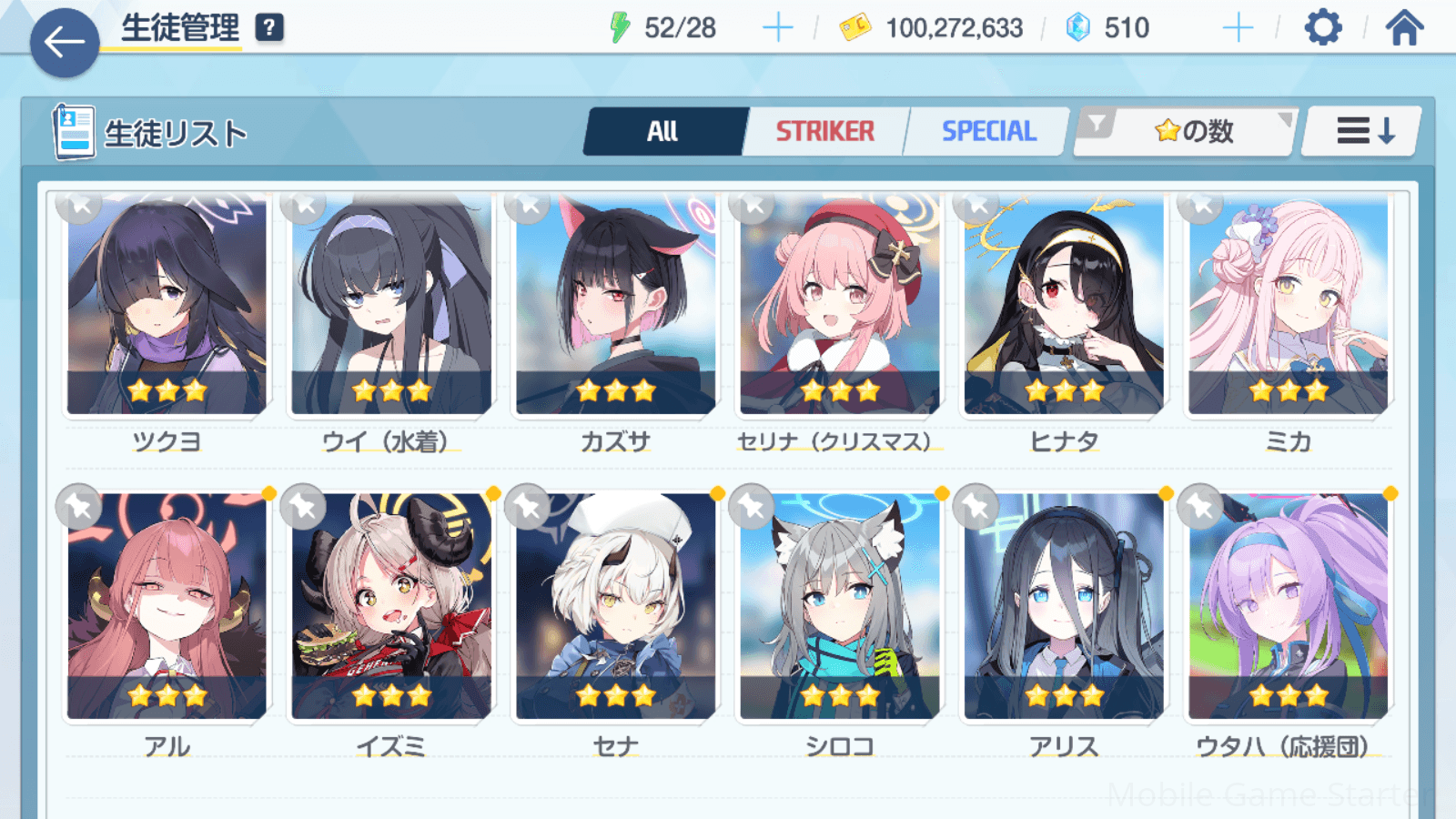Open the help question mark icon
The height and width of the screenshot is (819, 1456).
tap(268, 28)
